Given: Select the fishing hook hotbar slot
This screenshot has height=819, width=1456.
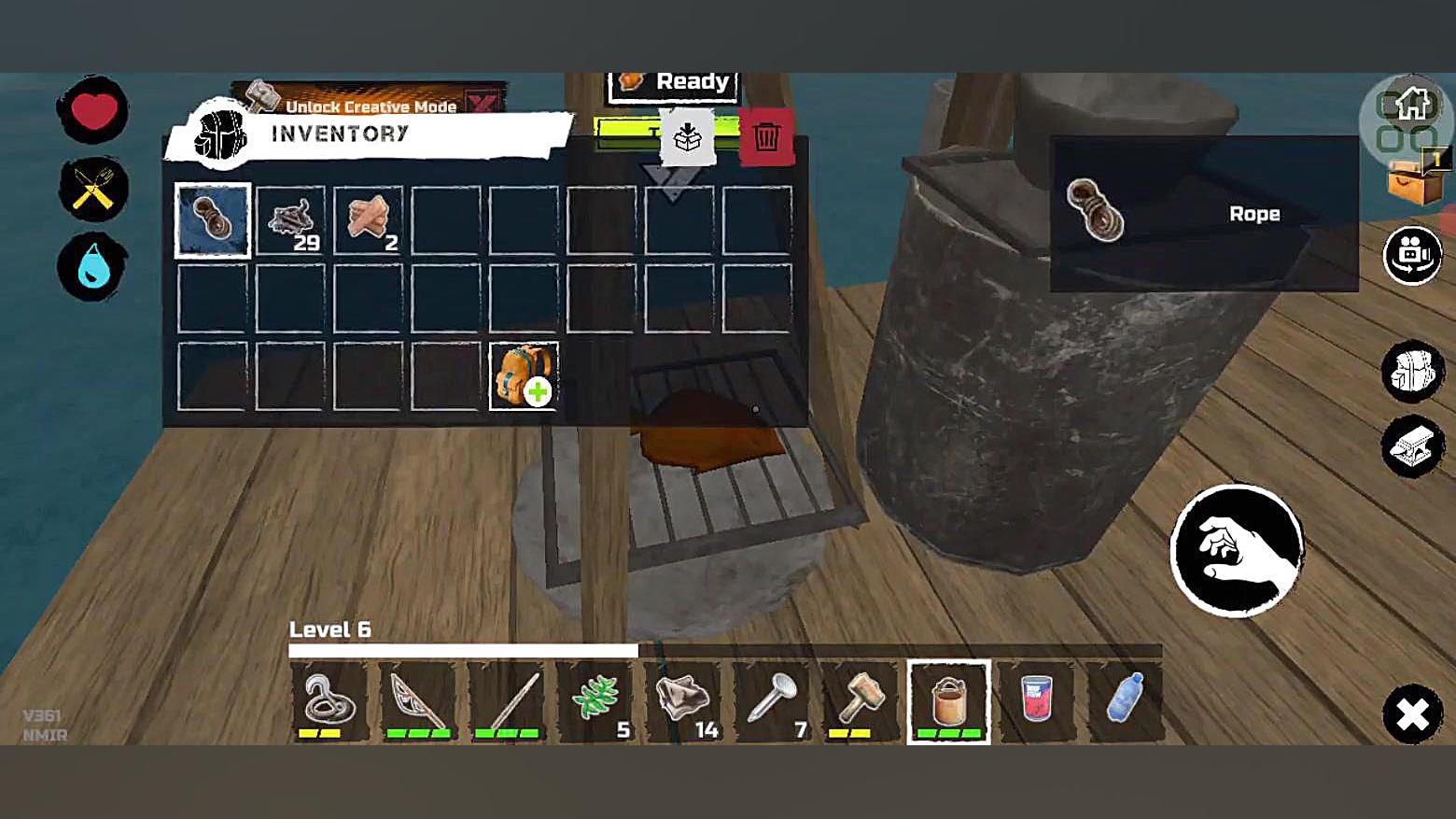Looking at the screenshot, I should coord(329,702).
